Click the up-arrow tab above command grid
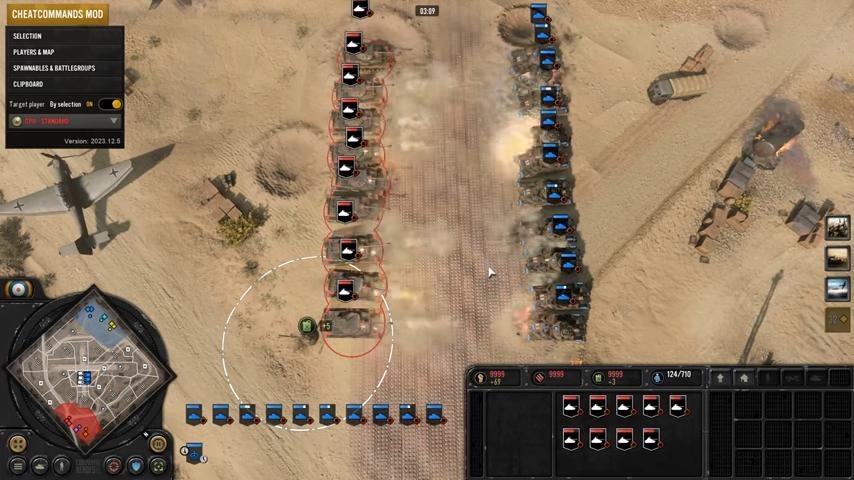Viewport: 854px width, 480px height. [x=719, y=377]
